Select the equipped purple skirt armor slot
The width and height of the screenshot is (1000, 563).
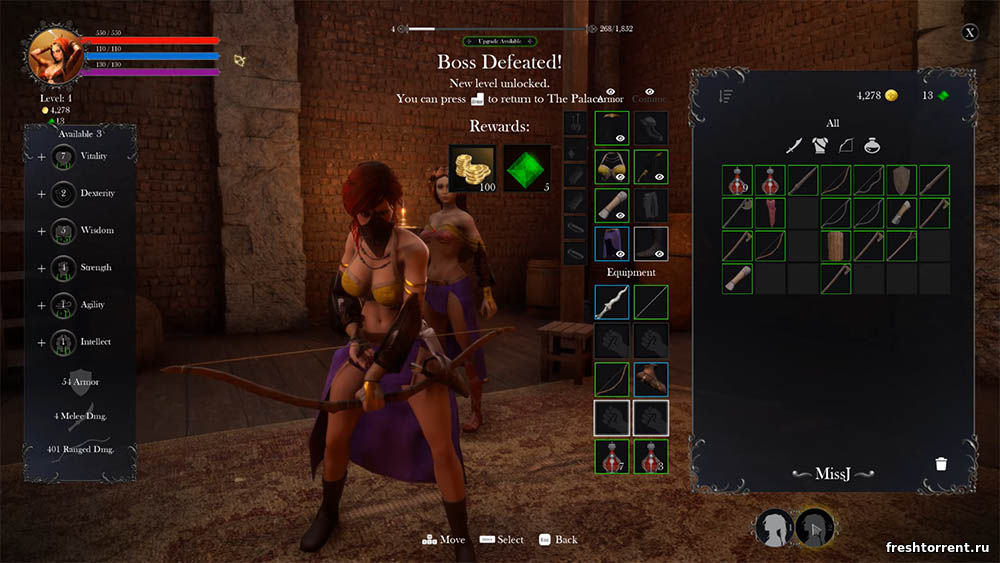tap(611, 244)
